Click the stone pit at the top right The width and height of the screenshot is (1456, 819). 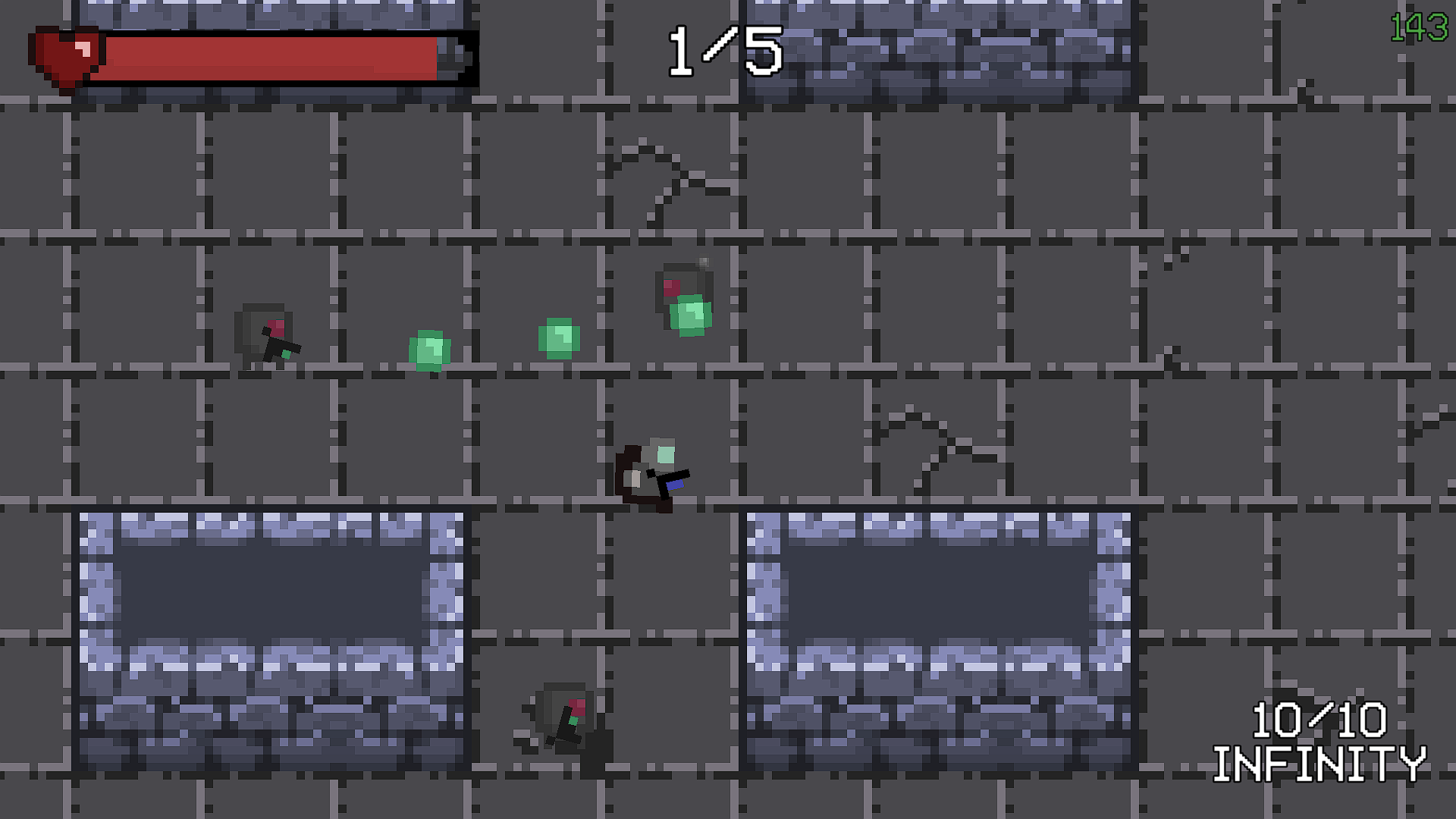[x=940, y=45]
